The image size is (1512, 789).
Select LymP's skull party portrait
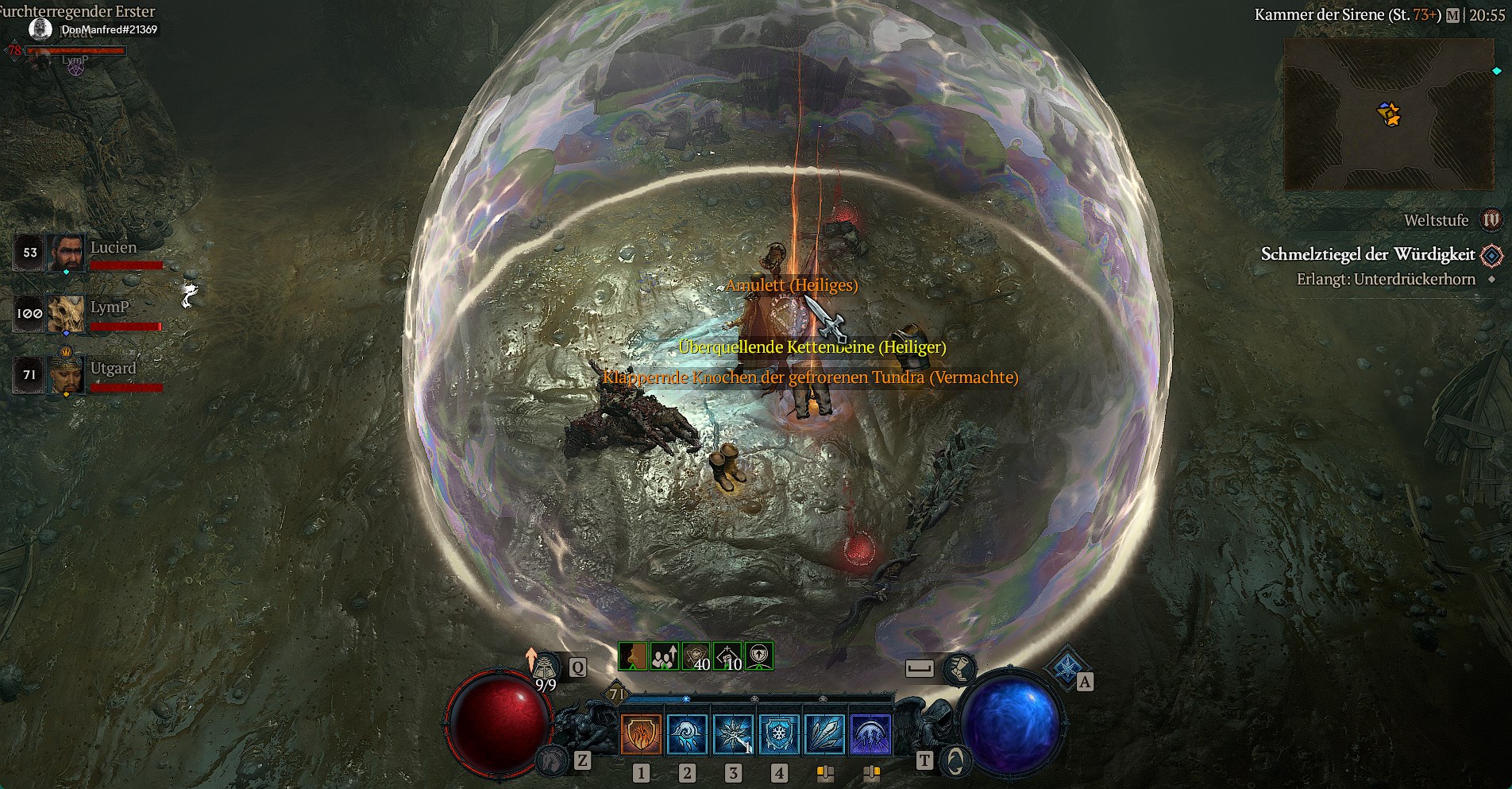(x=67, y=313)
